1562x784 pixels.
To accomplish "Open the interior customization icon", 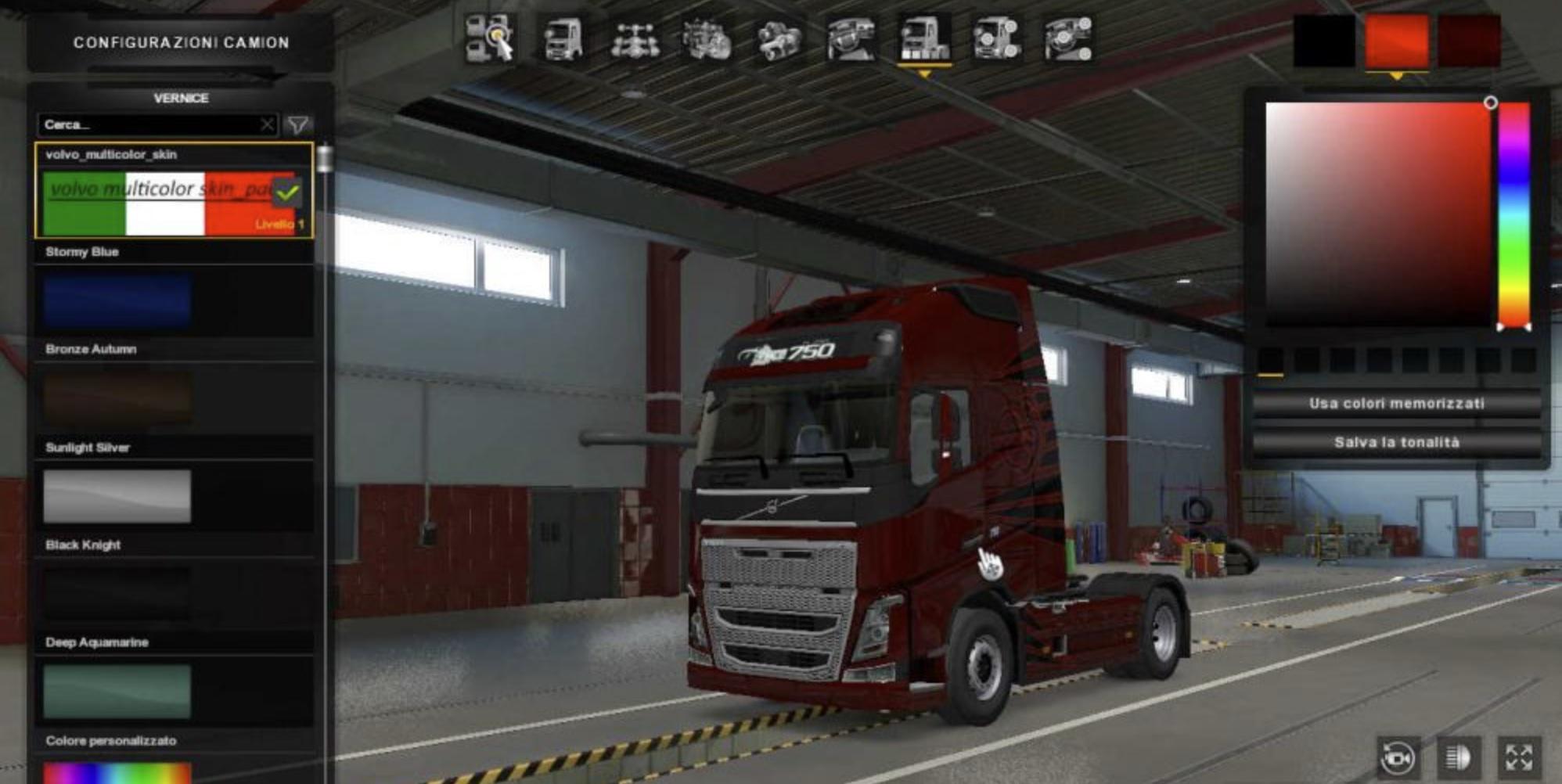I will (x=849, y=39).
